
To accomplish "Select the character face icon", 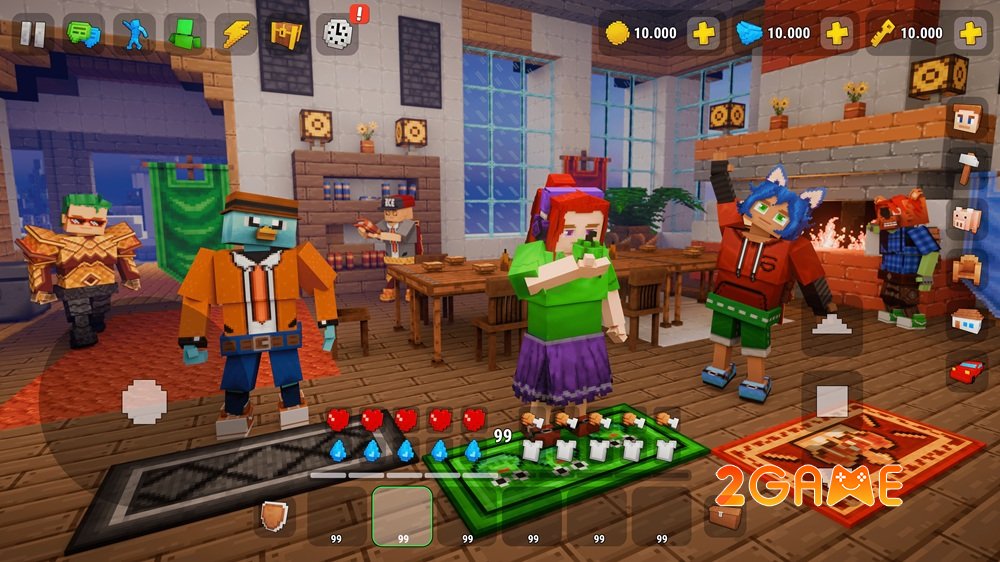I will pyautogui.click(x=967, y=118).
